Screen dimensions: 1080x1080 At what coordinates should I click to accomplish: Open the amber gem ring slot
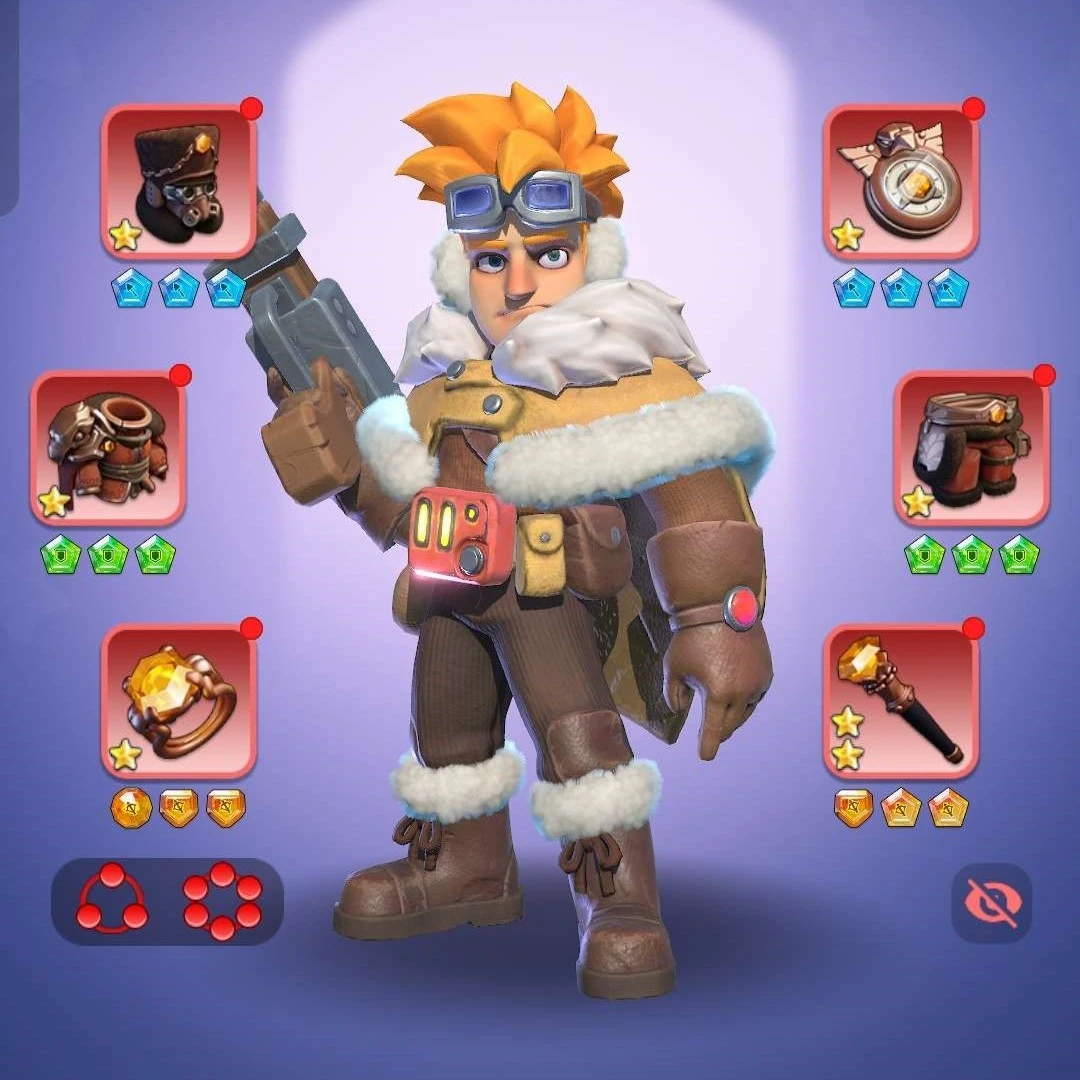click(179, 701)
